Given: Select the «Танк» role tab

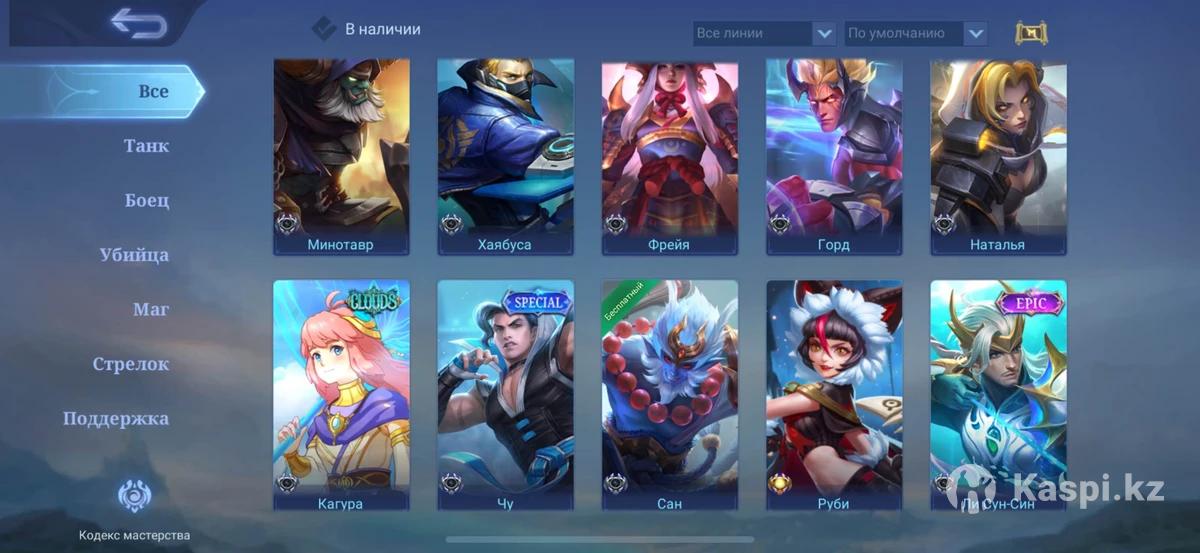Looking at the screenshot, I should coord(146,146).
